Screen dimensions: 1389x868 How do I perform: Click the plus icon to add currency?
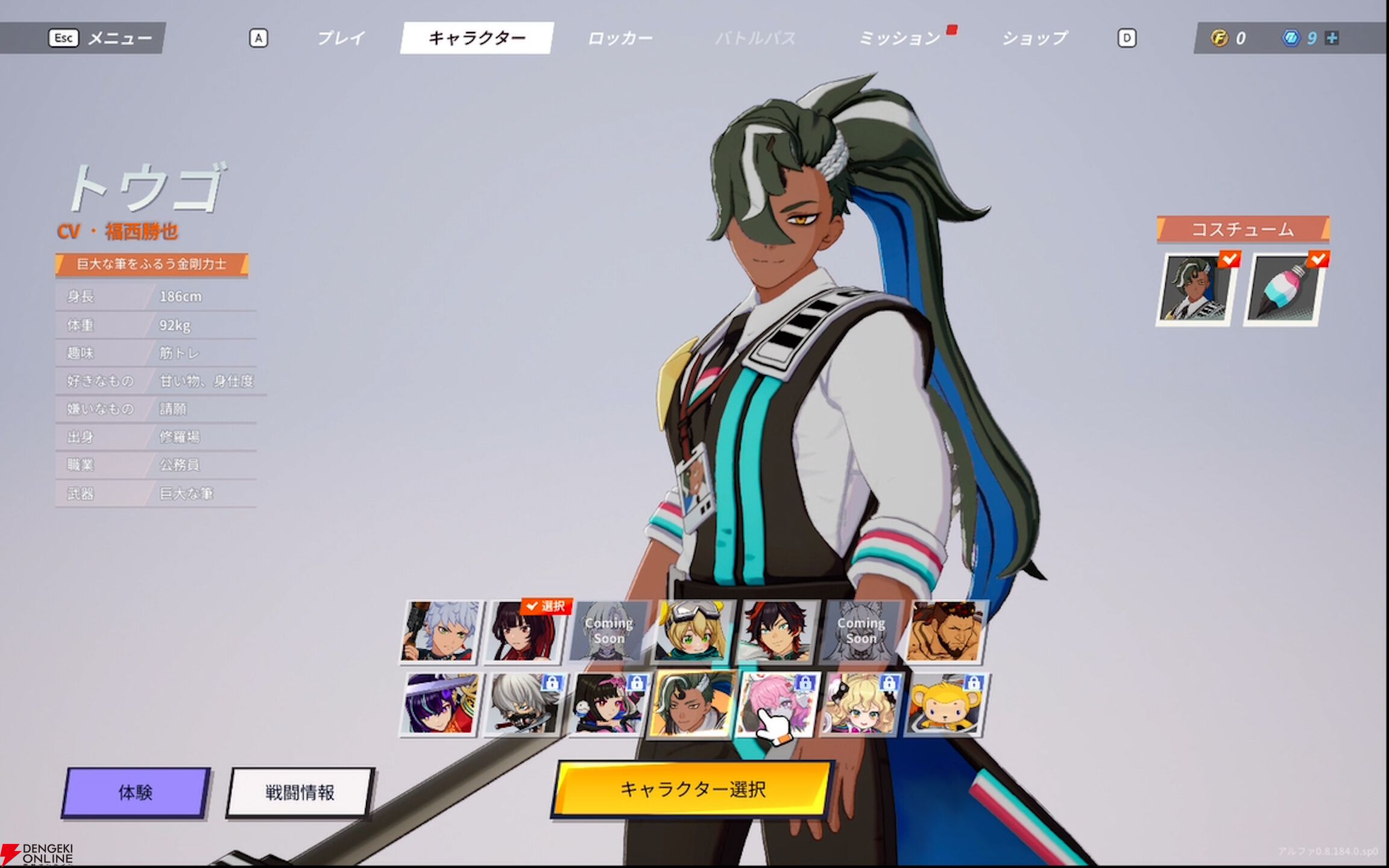click(x=1331, y=38)
